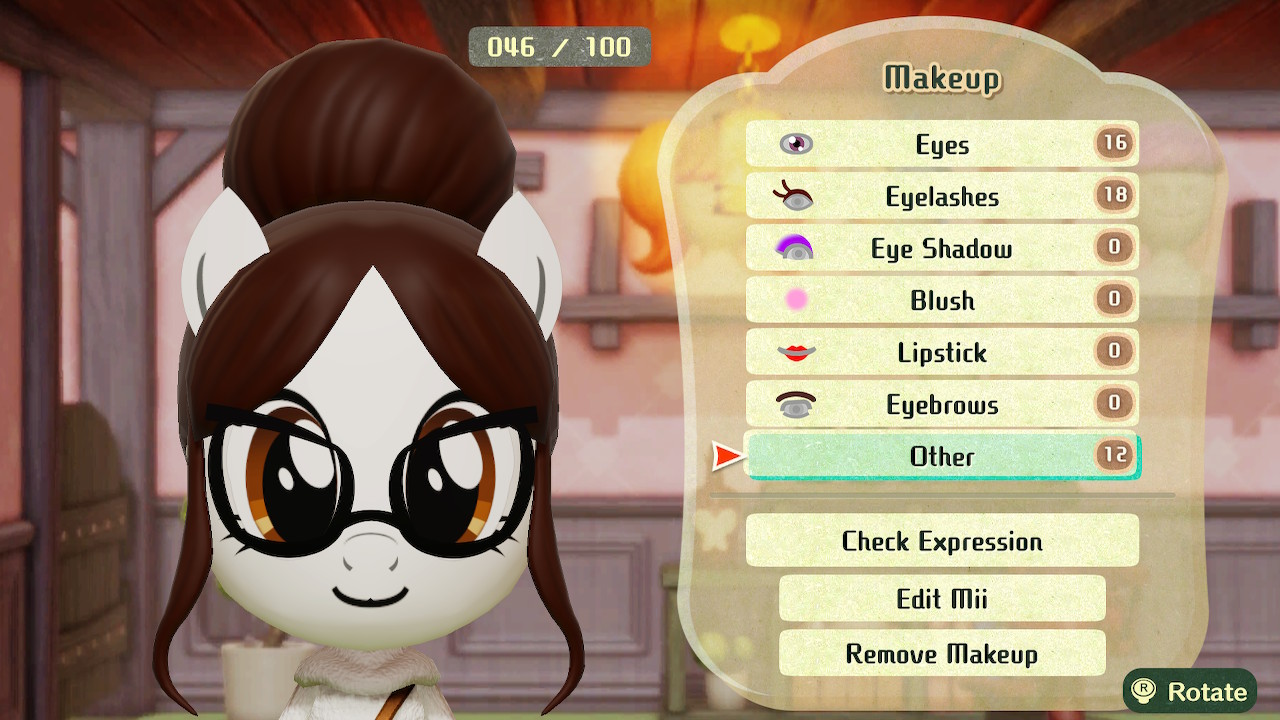Click Remove Makeup to clear makeup

(942, 654)
